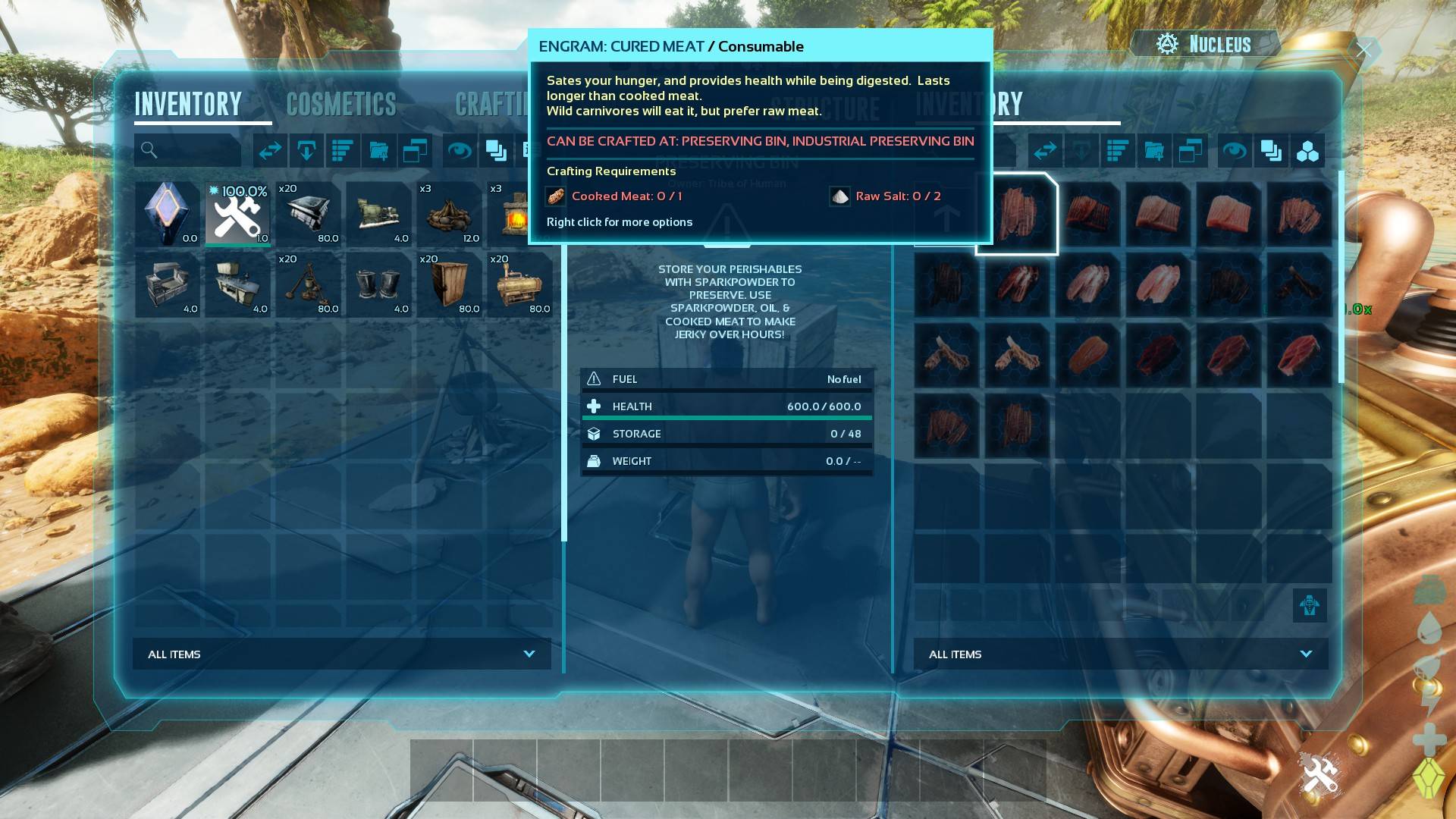Click the bin's hexagon cluster button
1456x819 pixels.
pos(1307,152)
